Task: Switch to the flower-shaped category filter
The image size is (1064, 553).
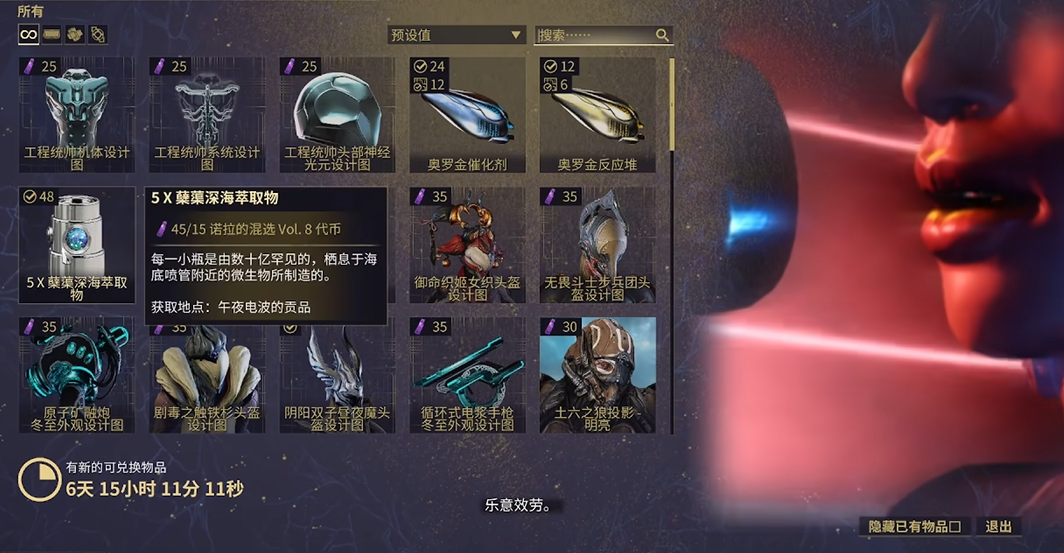Action: click(x=75, y=35)
